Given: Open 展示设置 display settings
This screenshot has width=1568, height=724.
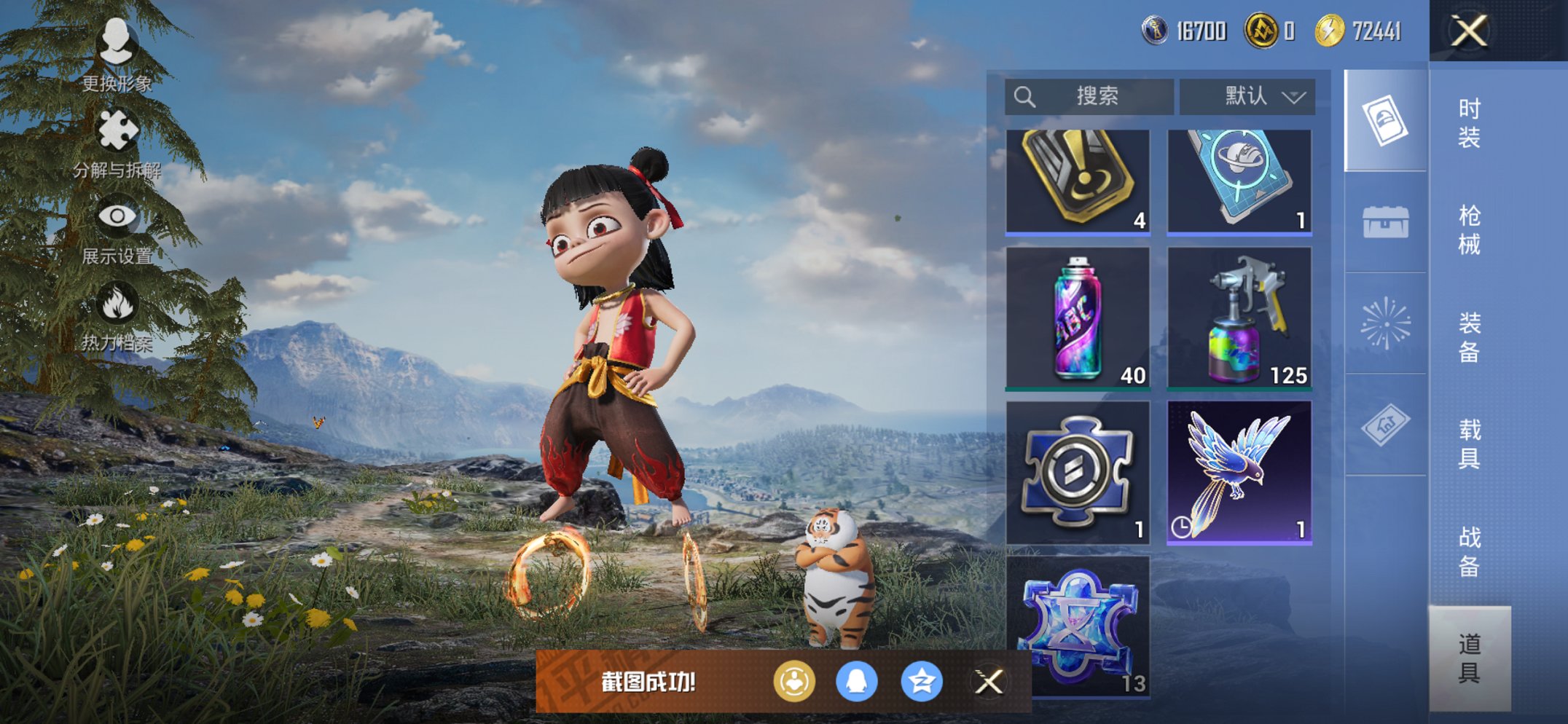Looking at the screenshot, I should coord(117,230).
